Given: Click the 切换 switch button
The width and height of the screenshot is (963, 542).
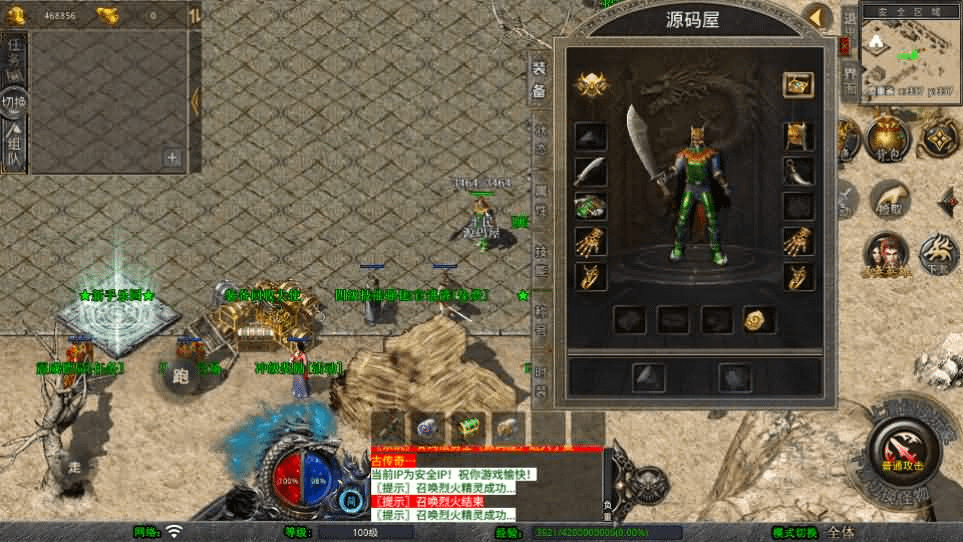Looking at the screenshot, I should coord(14,103).
